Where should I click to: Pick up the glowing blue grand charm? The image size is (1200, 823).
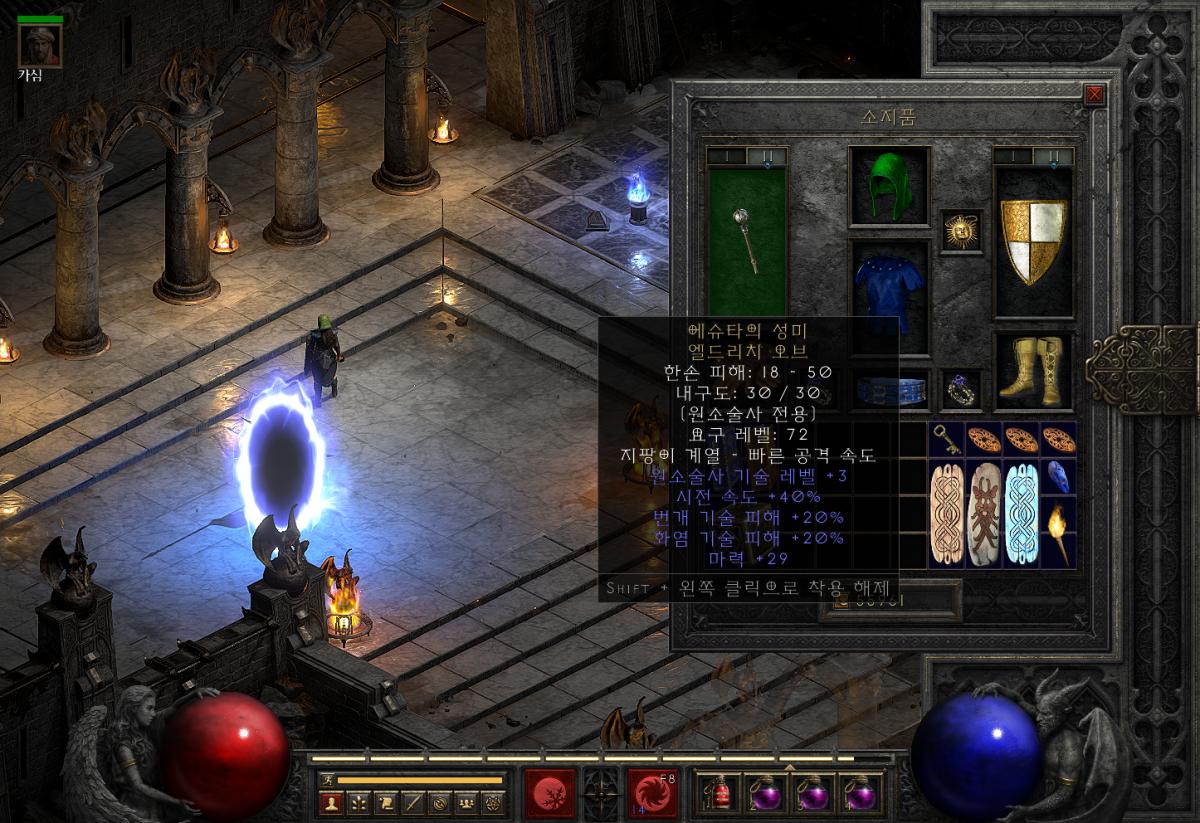click(1021, 514)
